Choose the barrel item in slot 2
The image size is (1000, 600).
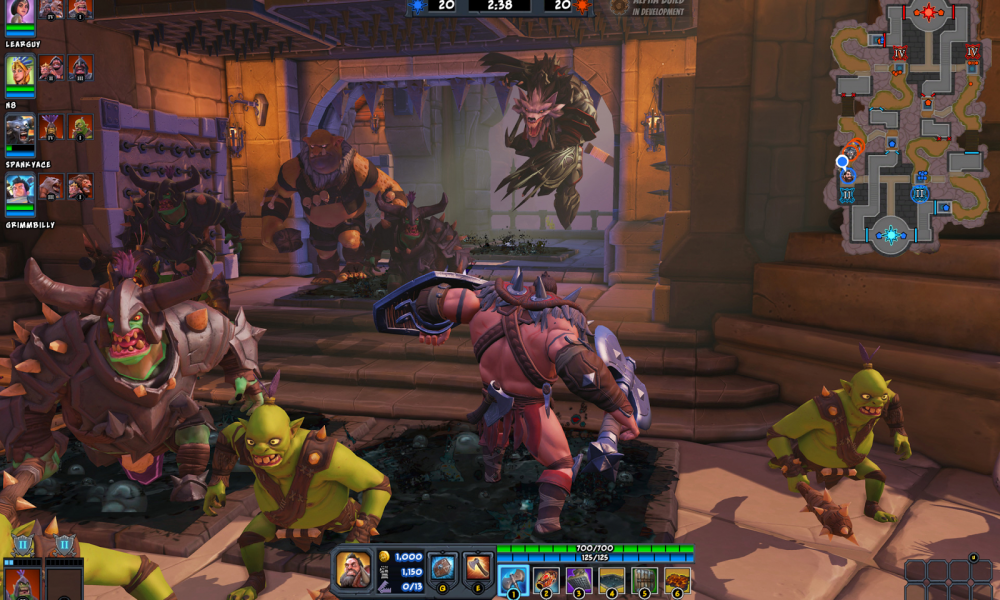click(x=546, y=580)
